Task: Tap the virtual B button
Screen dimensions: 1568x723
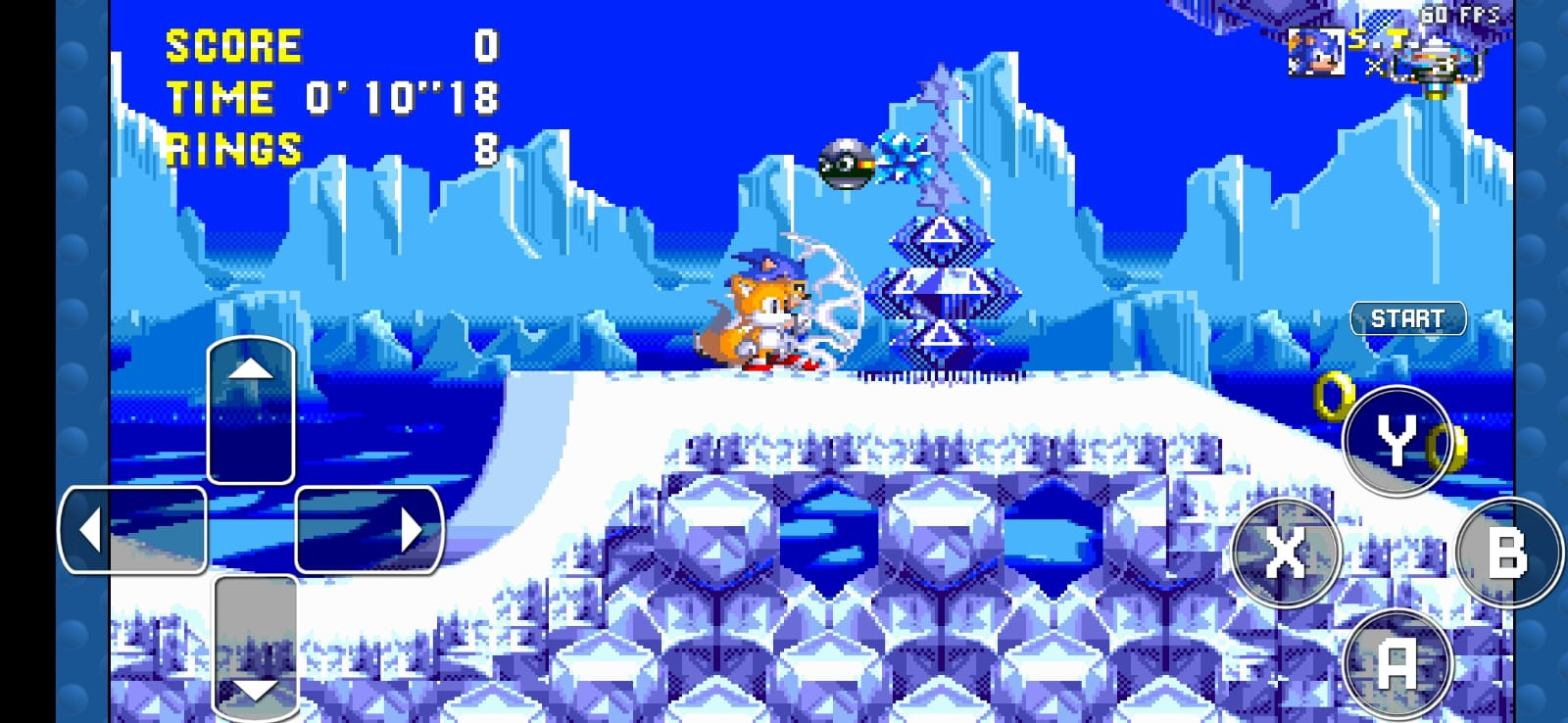Action: (x=1508, y=552)
